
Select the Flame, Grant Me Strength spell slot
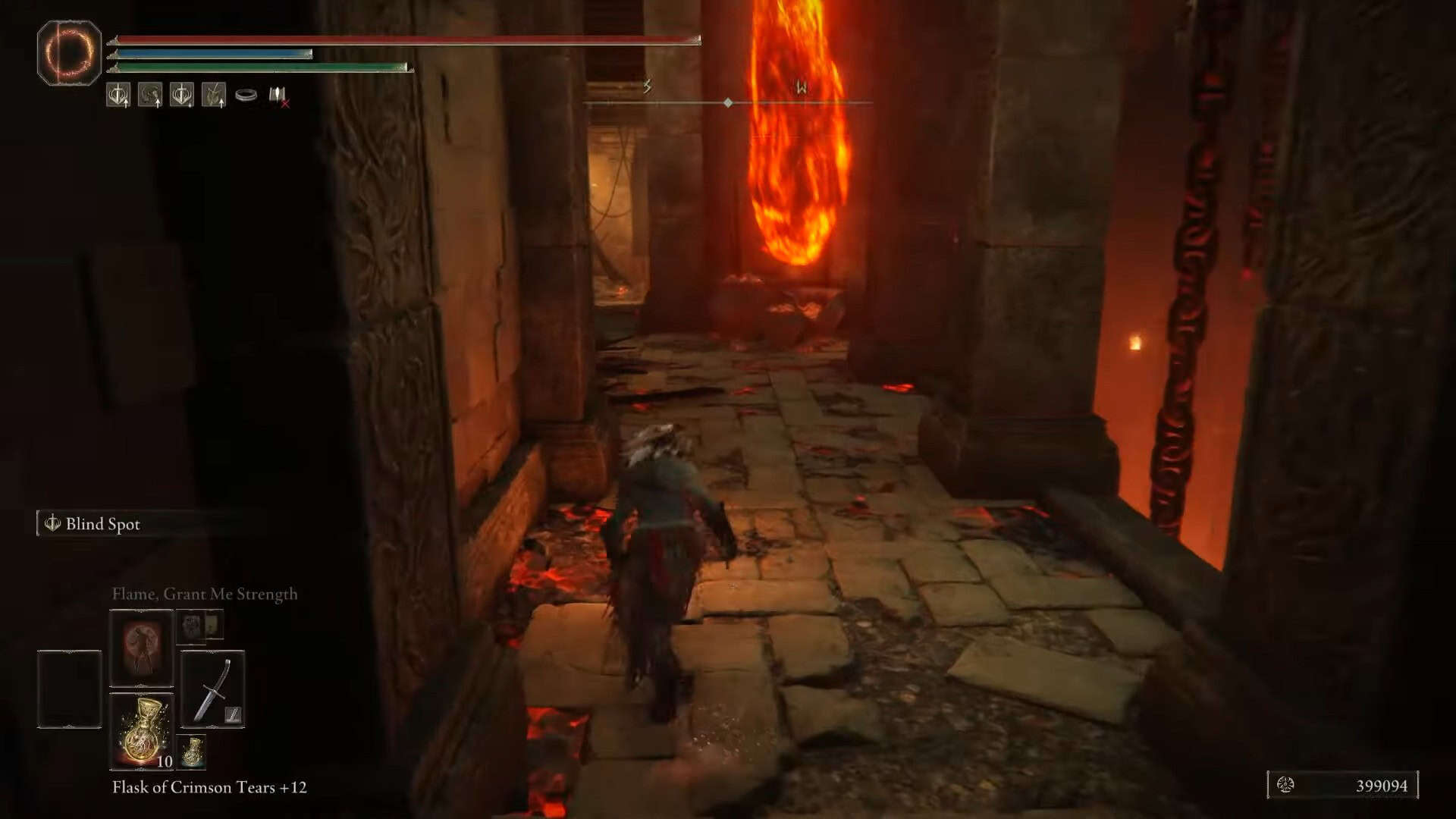click(x=142, y=648)
